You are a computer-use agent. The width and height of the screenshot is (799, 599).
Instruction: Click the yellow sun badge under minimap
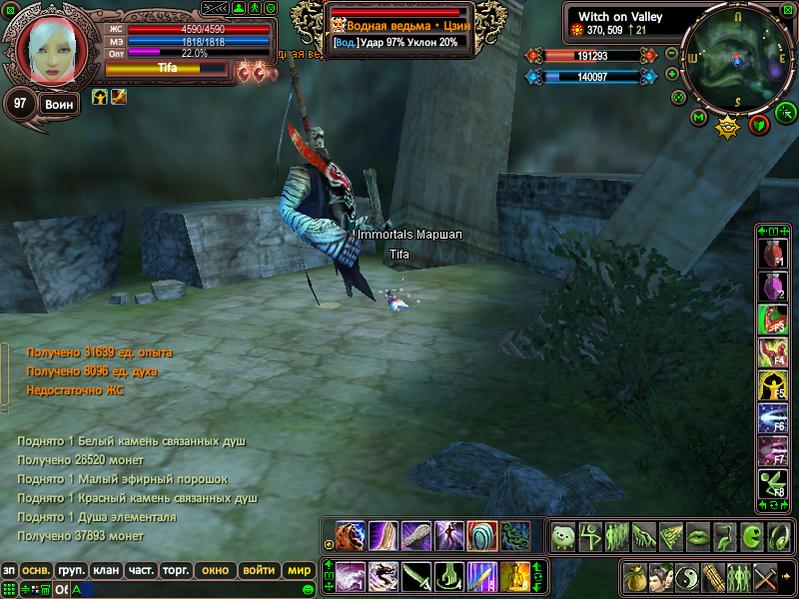[727, 126]
